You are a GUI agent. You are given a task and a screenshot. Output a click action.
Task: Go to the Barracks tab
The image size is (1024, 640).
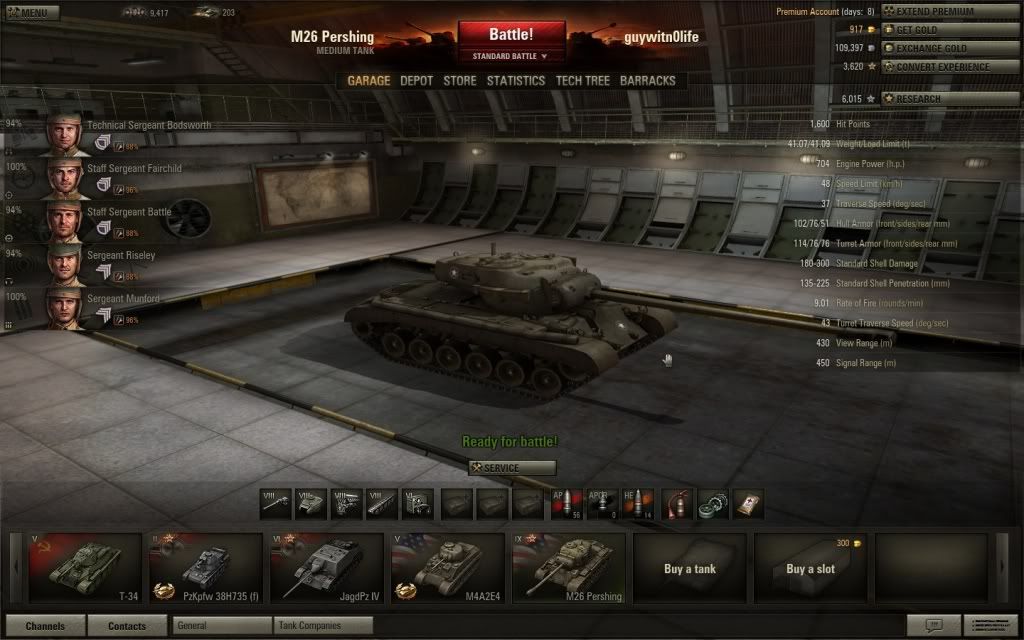647,81
